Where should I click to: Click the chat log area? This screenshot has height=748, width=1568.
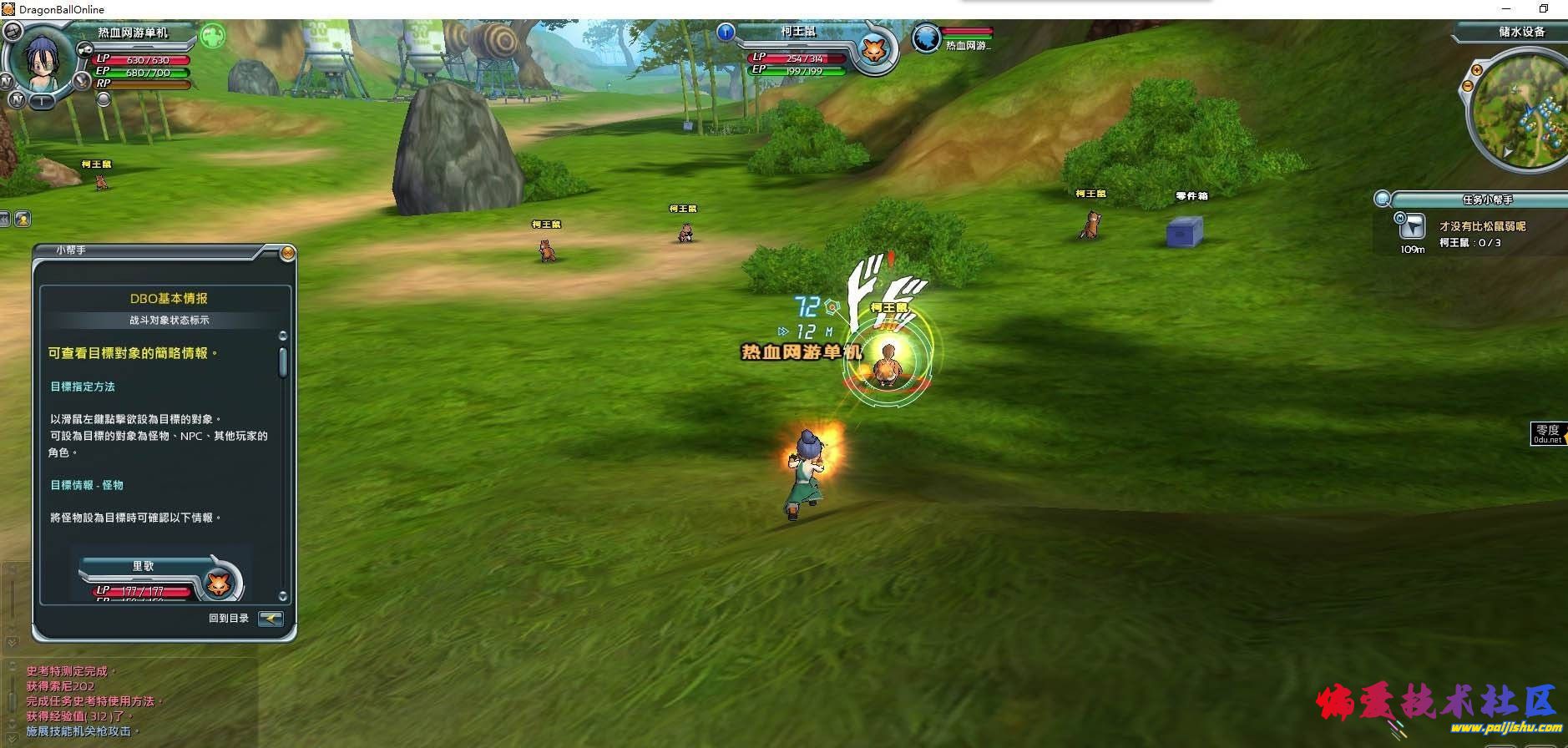pyautogui.click(x=125, y=701)
